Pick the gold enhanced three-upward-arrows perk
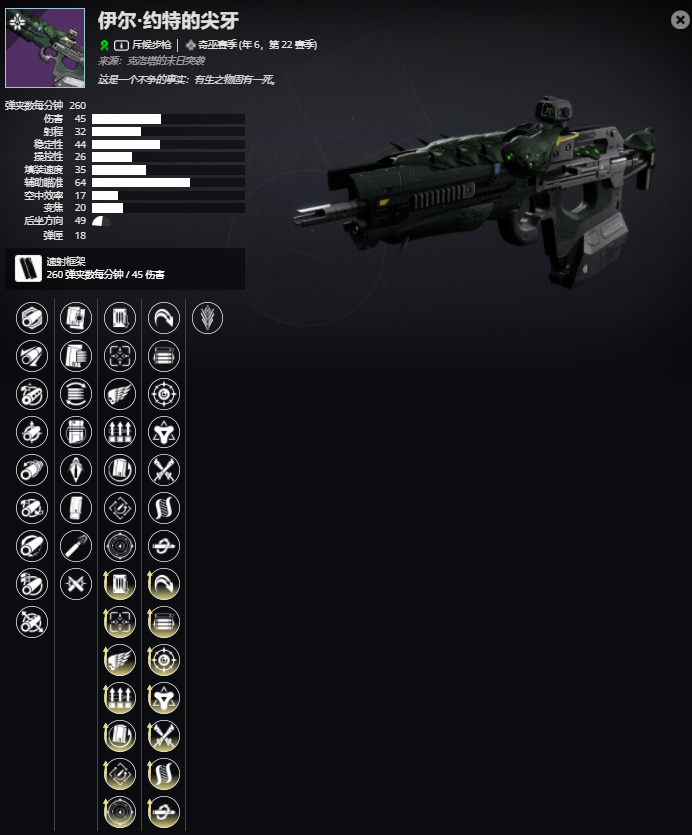The width and height of the screenshot is (692, 835). 120,696
